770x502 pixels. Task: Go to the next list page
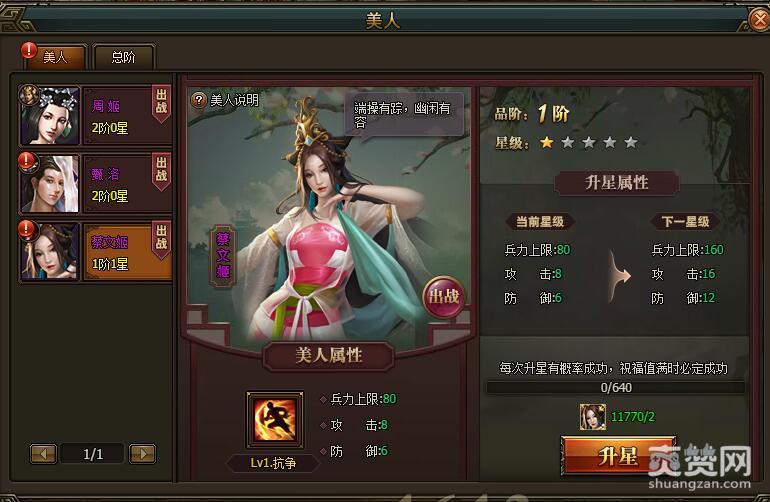[x=143, y=454]
